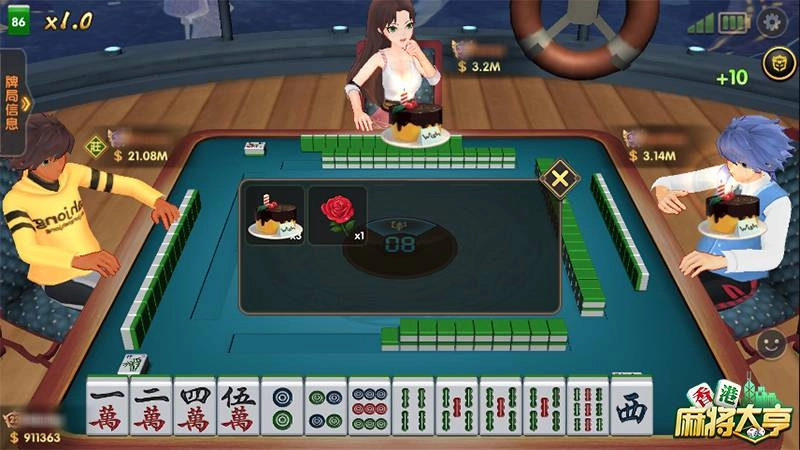Viewport: 800px width, 450px height.
Task: Select the two-dots tile in hand
Action: [x=282, y=406]
